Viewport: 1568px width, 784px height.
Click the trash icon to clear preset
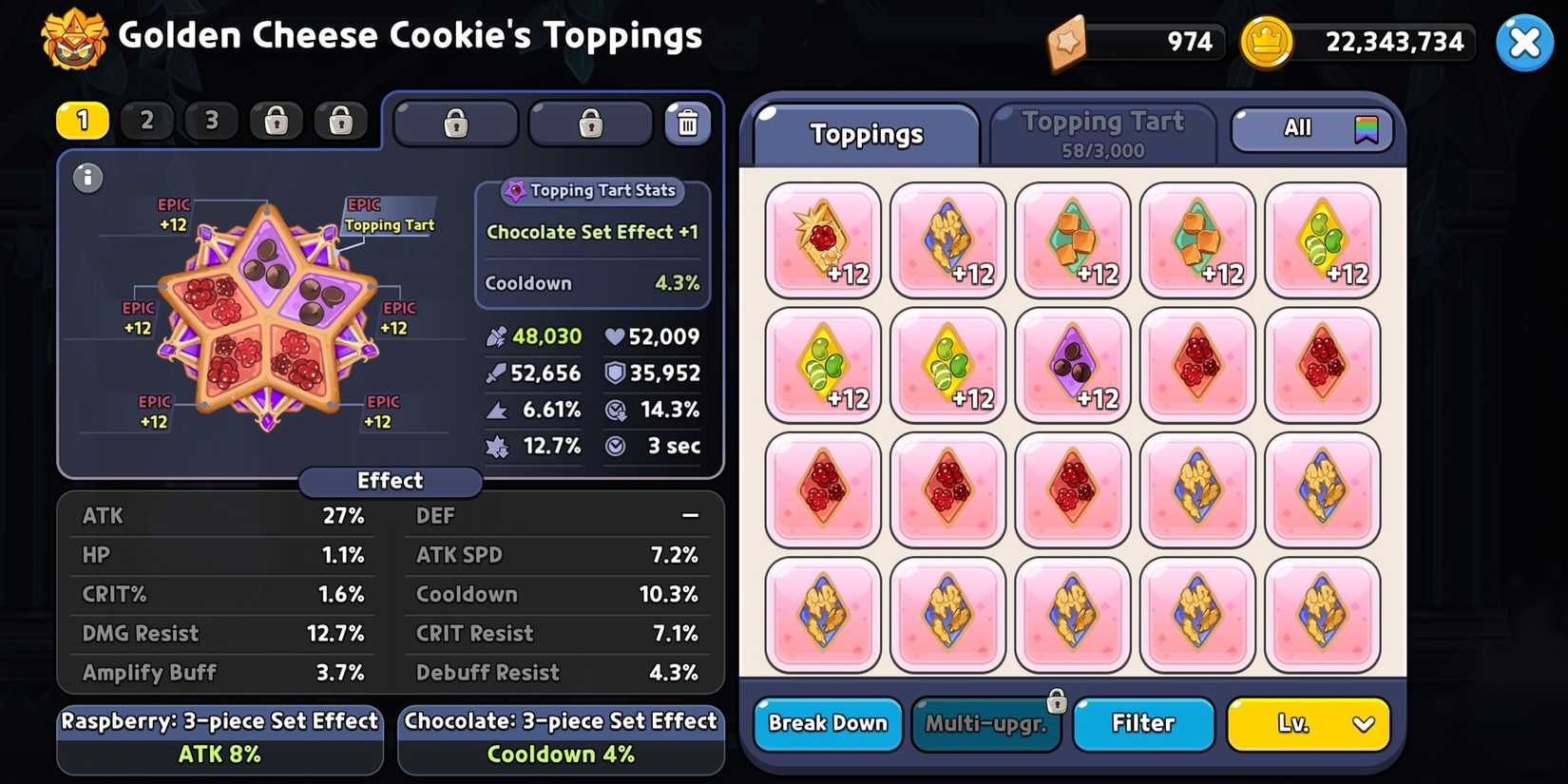(688, 122)
